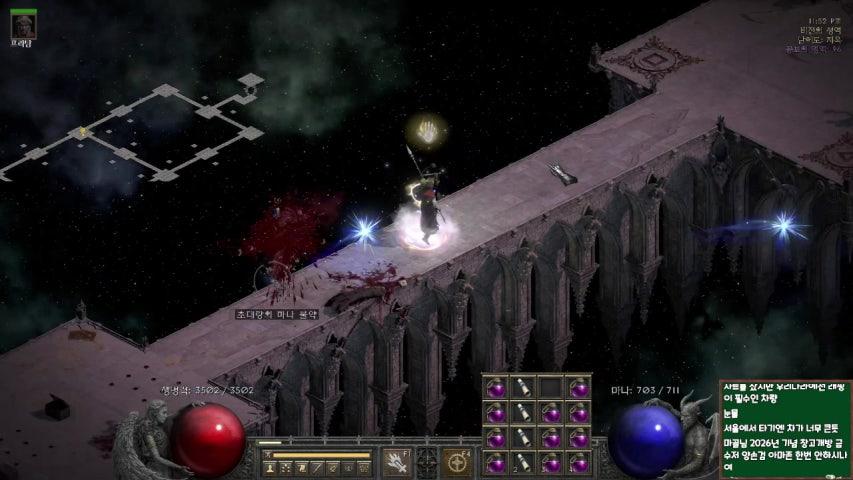Click the mercenary portrait
853x480 pixels.
tap(23, 24)
